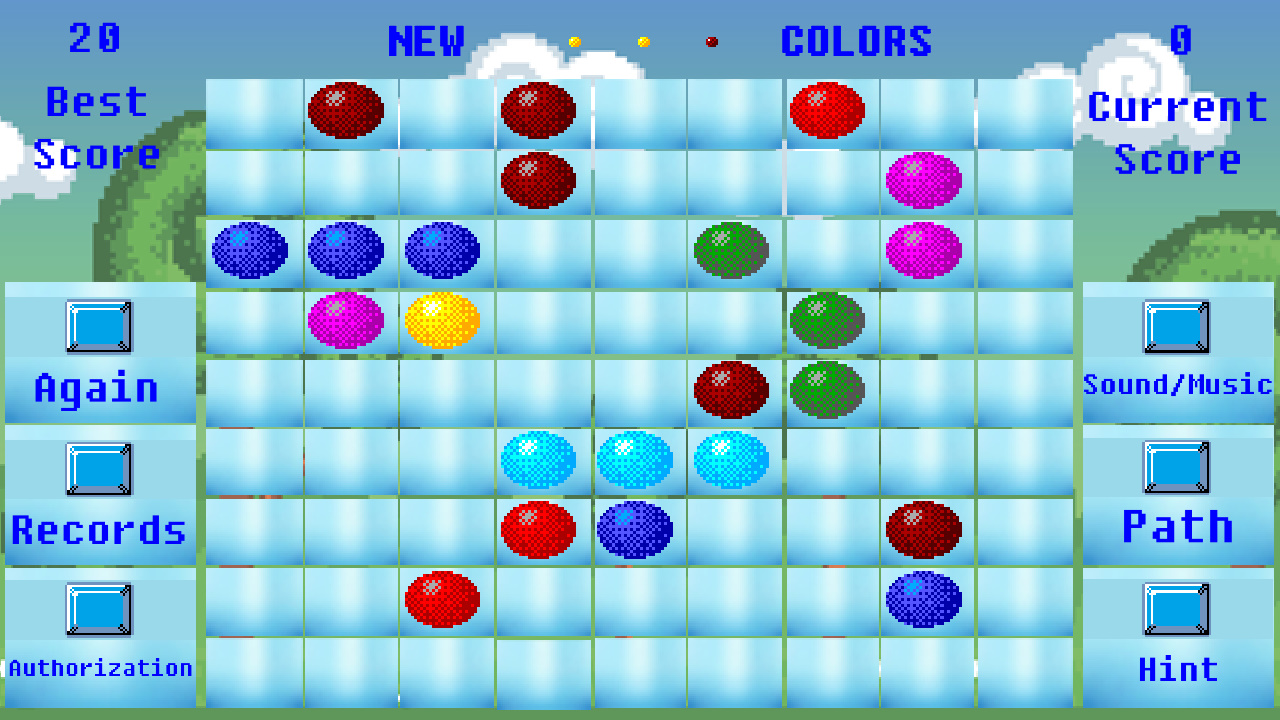Click the Best Score value showing 20

[x=97, y=40]
